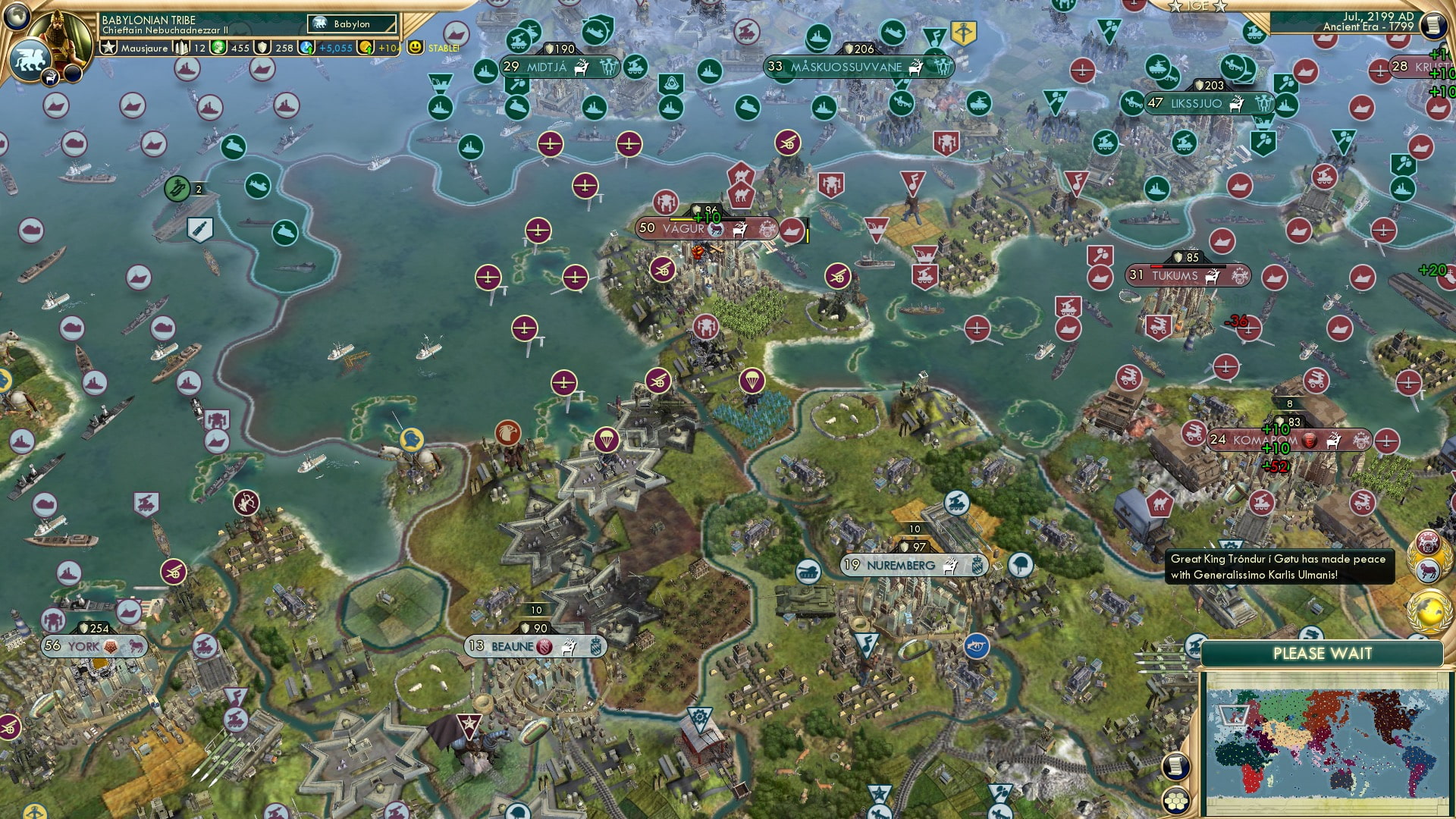1456x819 pixels.
Task: Click the gold coin icon showing +104
Action: click(365, 48)
